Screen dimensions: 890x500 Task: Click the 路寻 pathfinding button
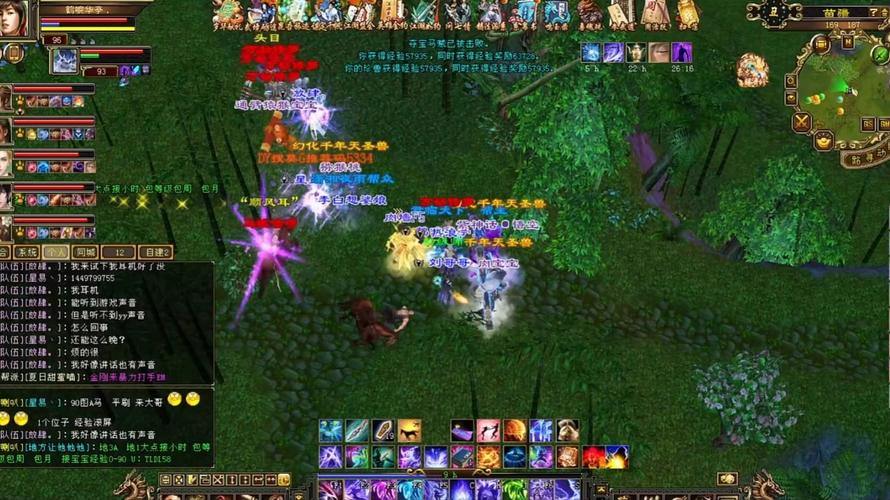(862, 158)
